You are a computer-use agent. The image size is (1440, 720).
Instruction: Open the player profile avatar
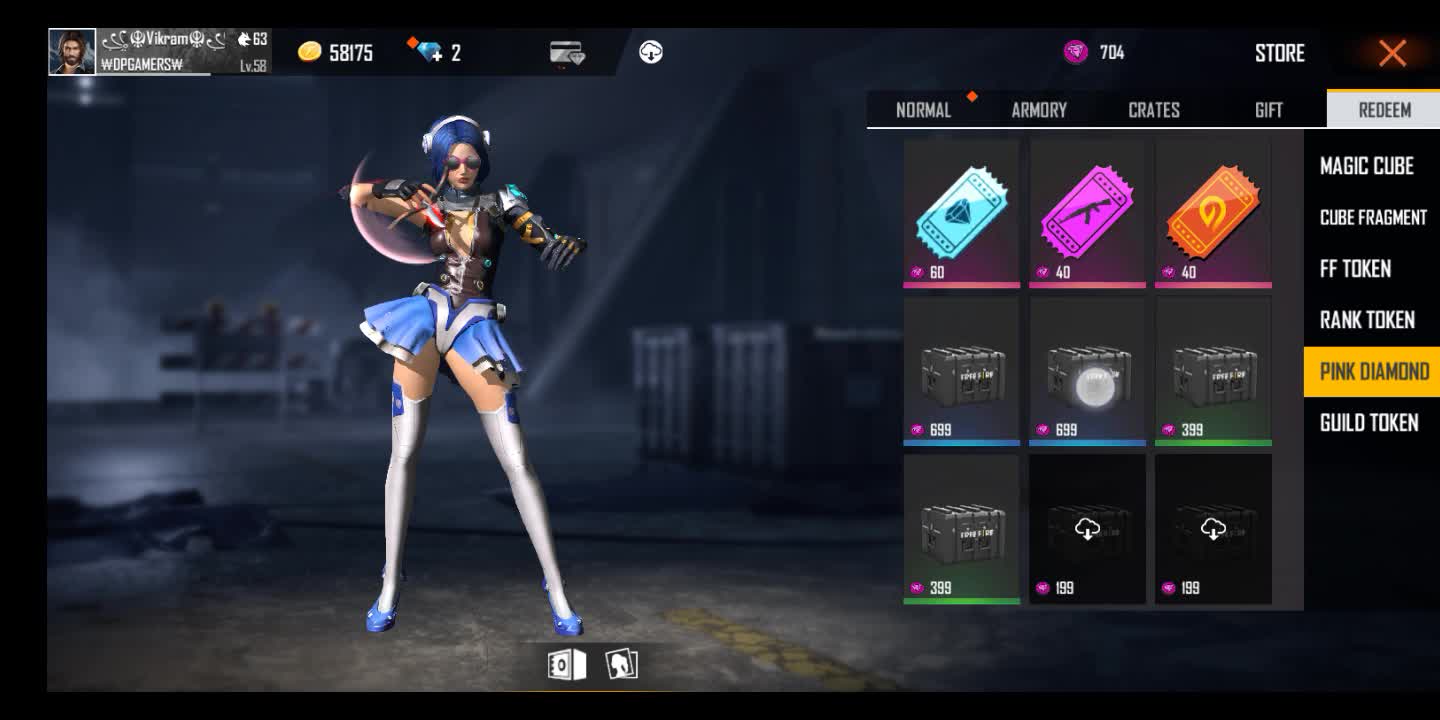click(72, 52)
